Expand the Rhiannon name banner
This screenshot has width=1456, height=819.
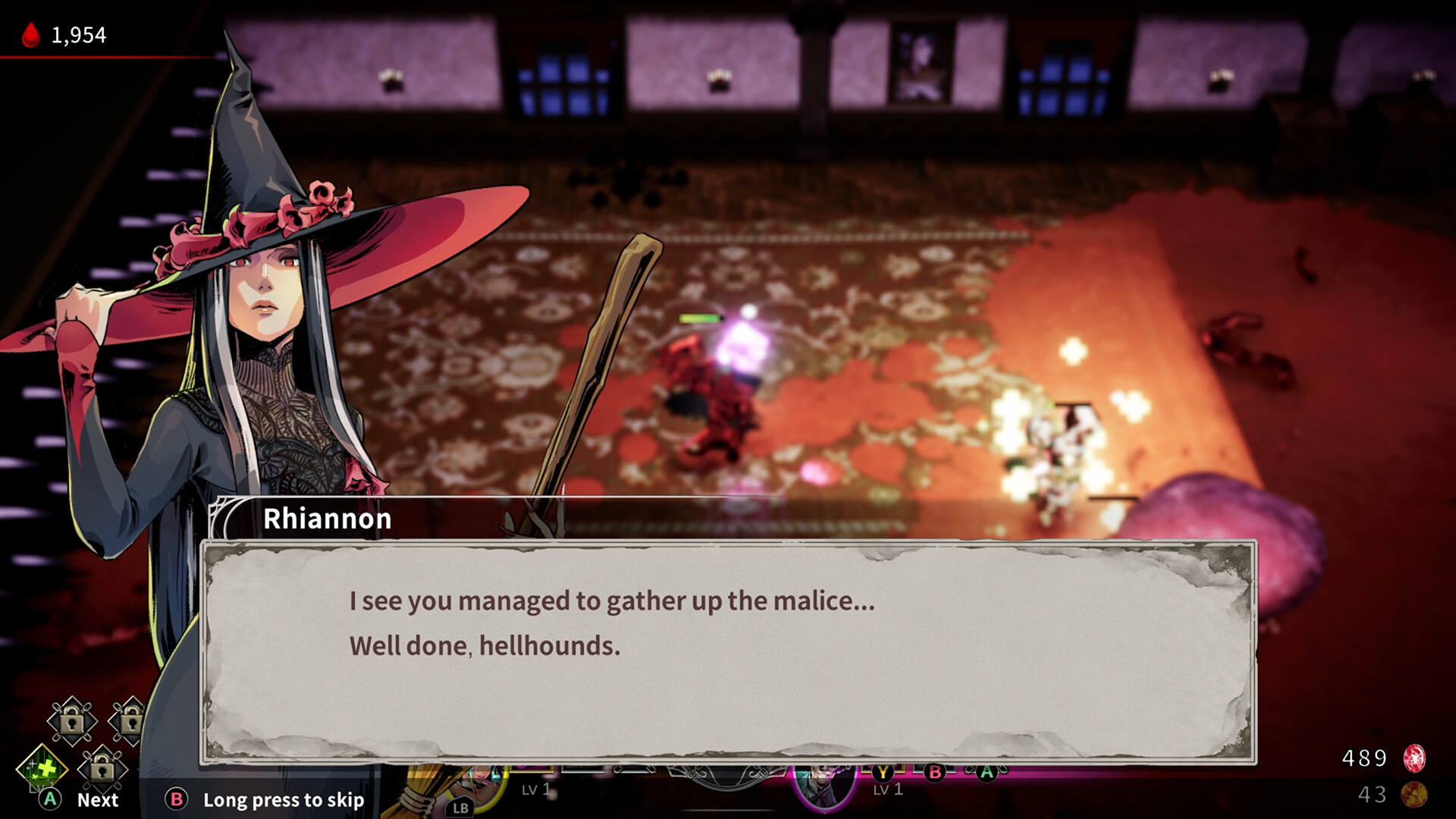point(328,518)
